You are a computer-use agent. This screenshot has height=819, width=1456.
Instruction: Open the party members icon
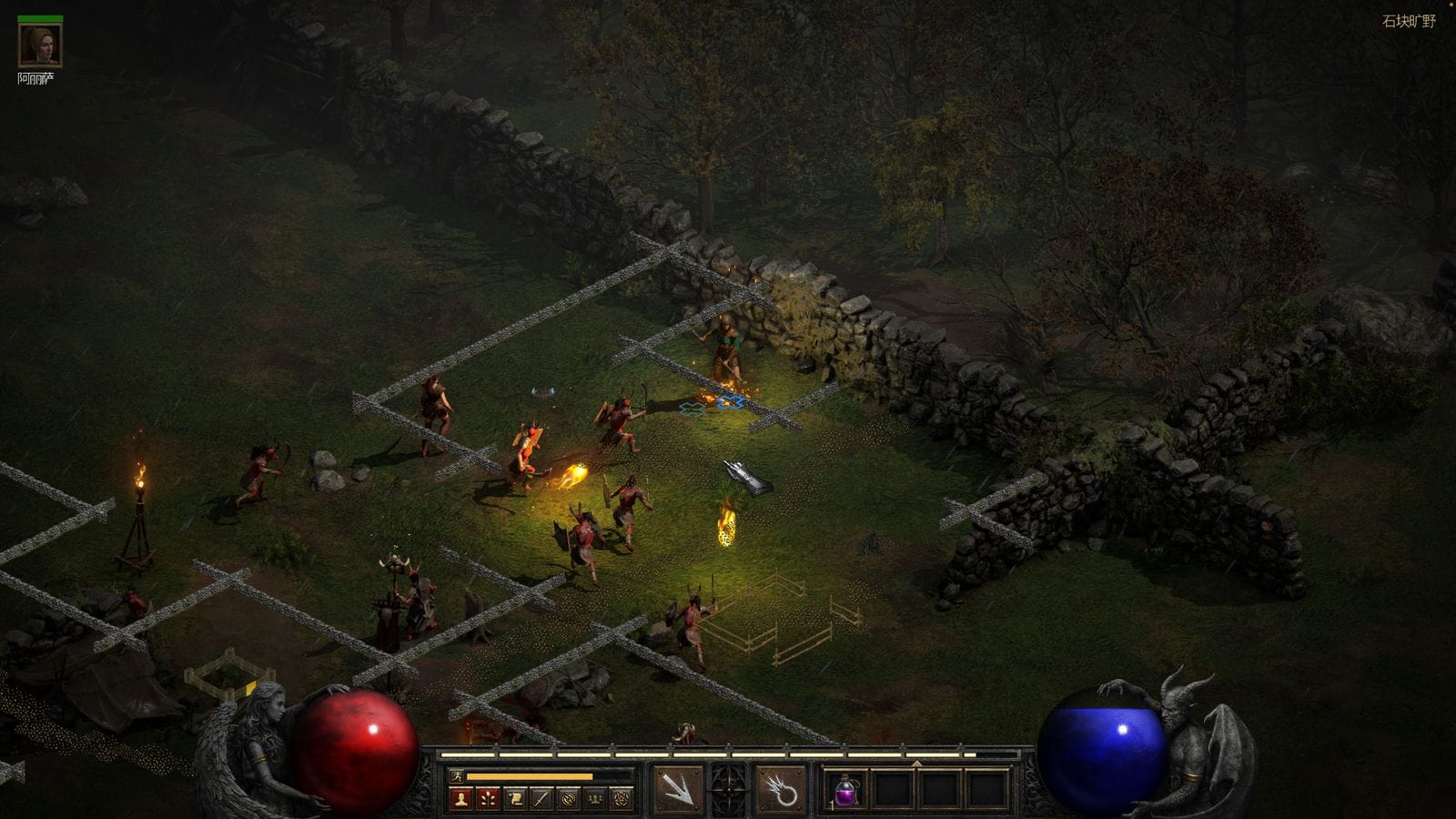(595, 799)
